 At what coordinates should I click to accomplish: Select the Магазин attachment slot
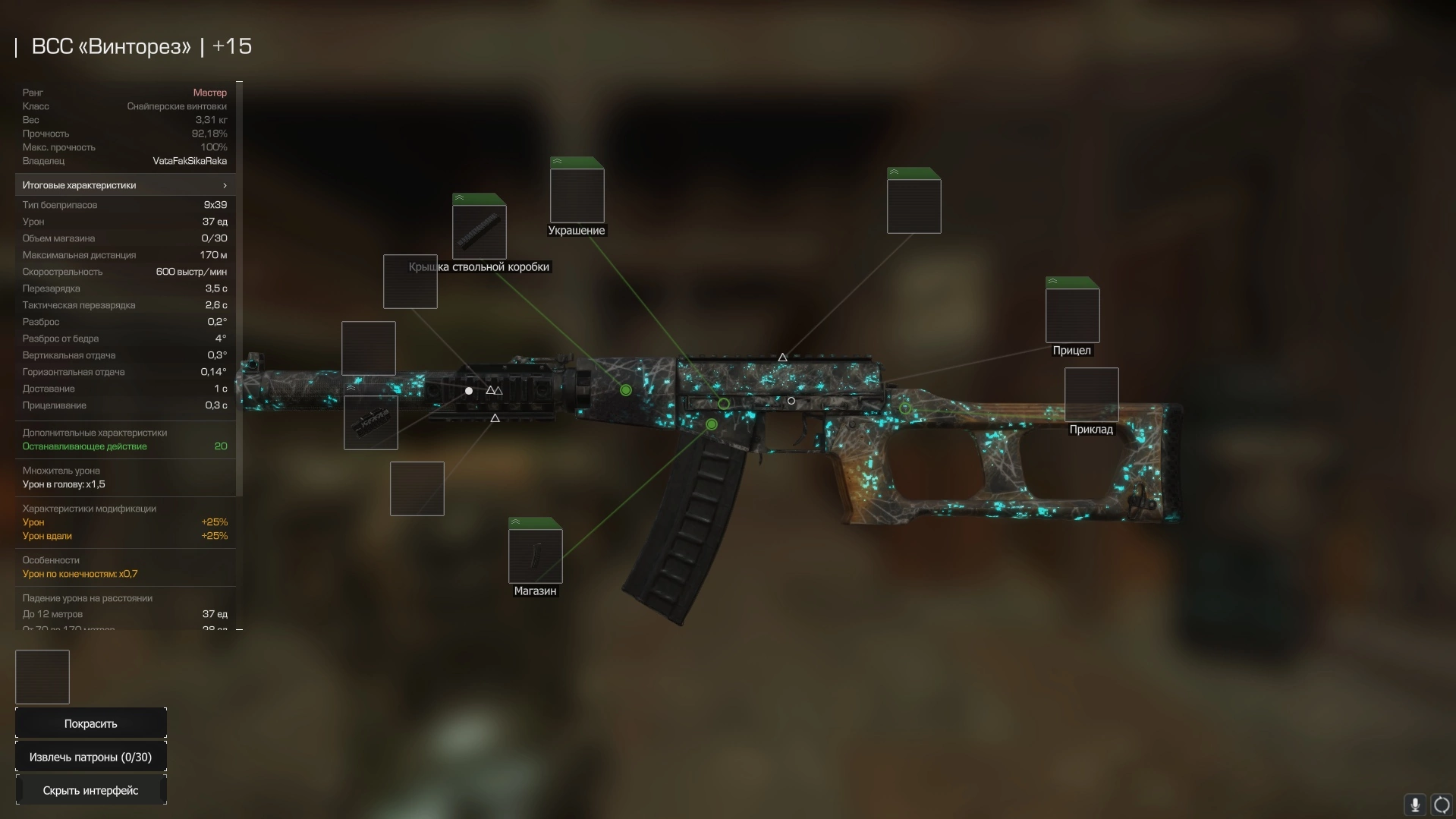[535, 556]
